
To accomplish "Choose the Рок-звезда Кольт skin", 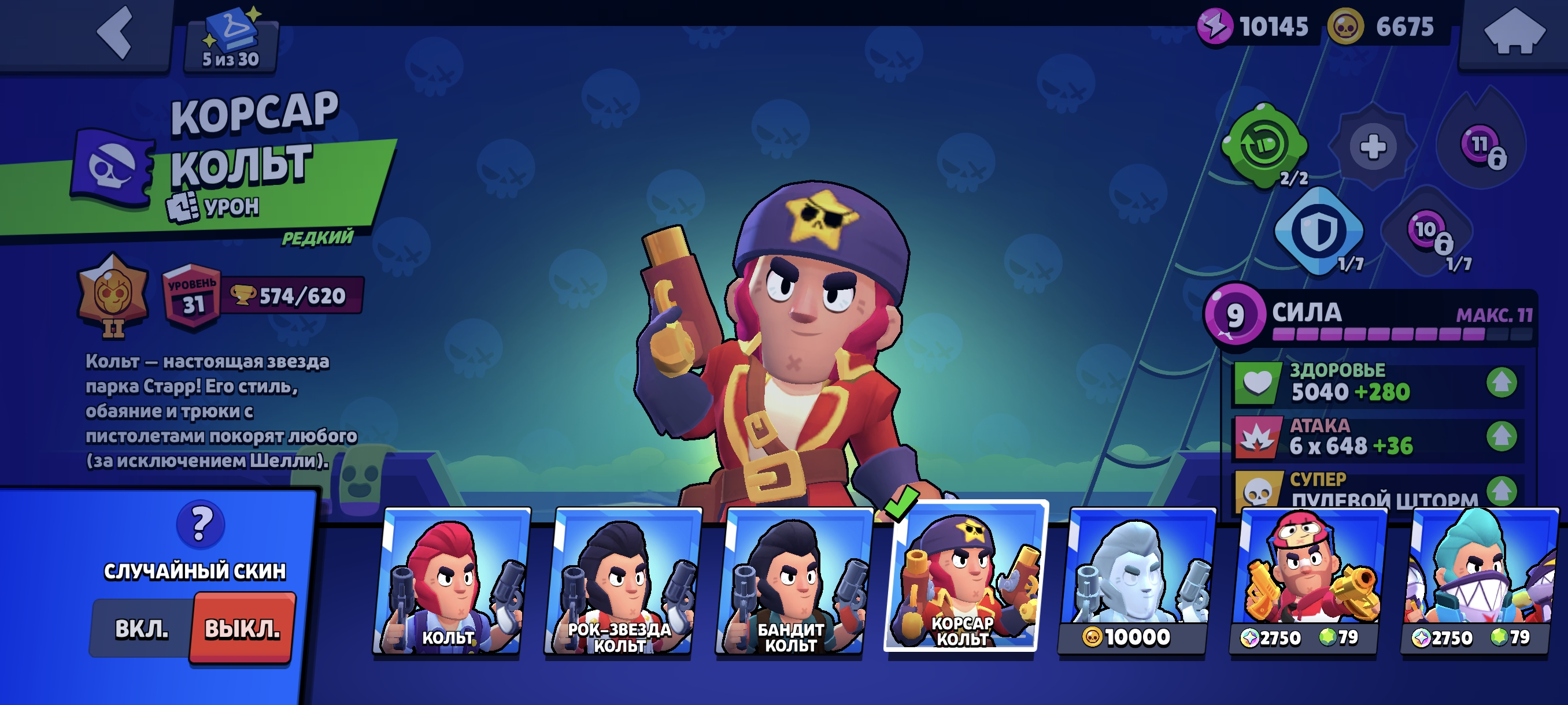I will (620, 581).
